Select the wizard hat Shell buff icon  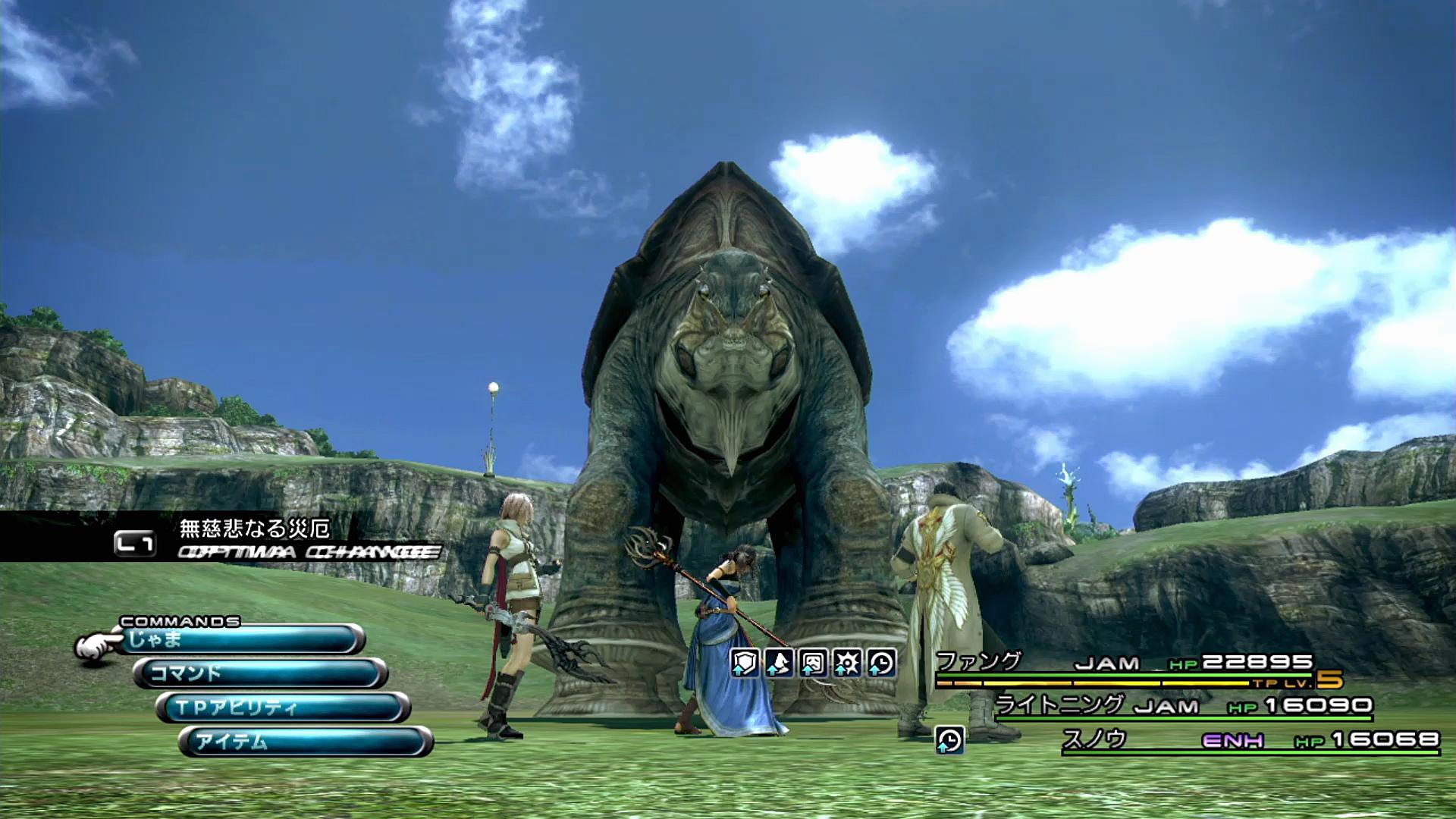(779, 664)
